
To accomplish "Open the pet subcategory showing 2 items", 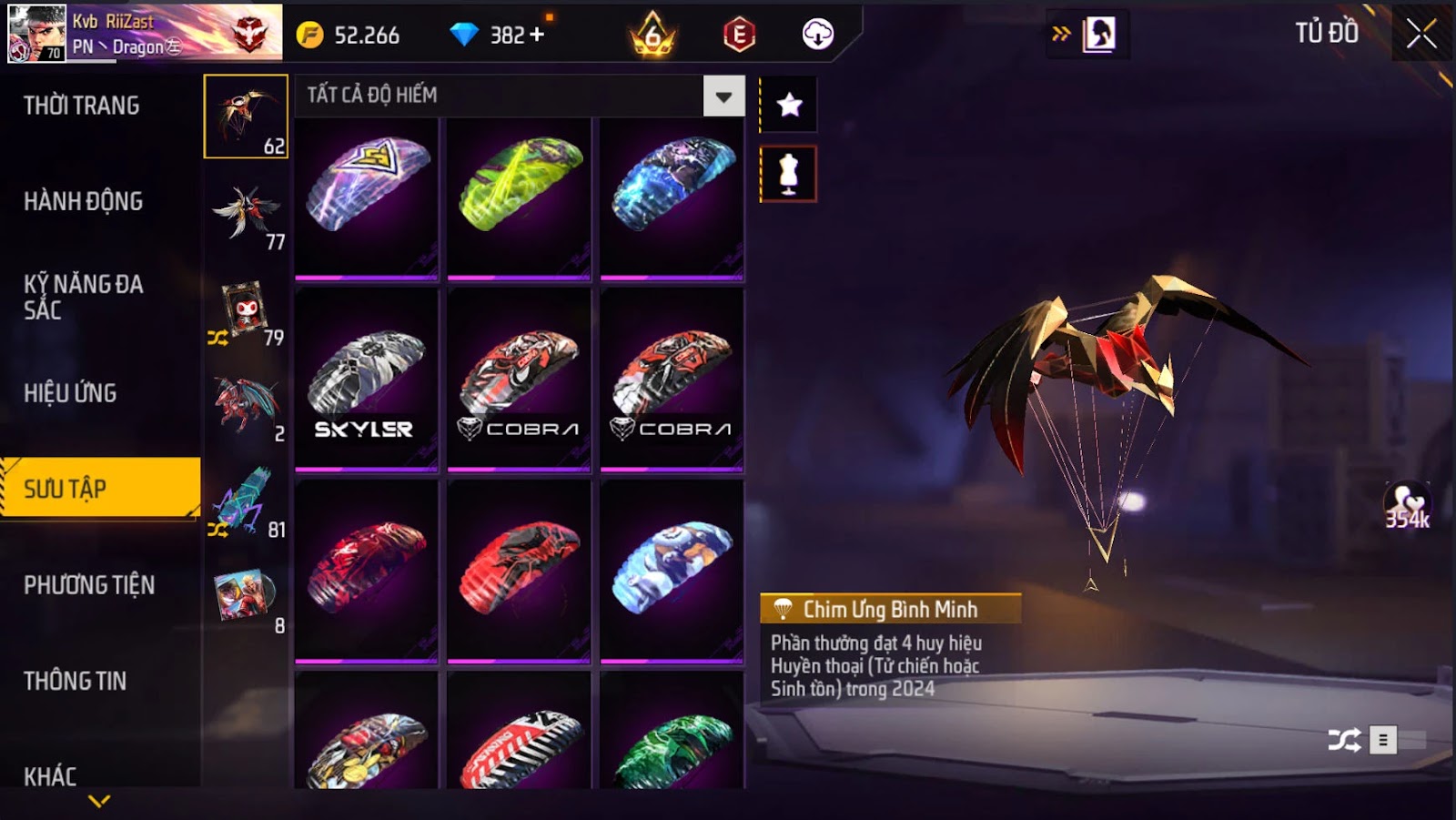I will [x=246, y=405].
